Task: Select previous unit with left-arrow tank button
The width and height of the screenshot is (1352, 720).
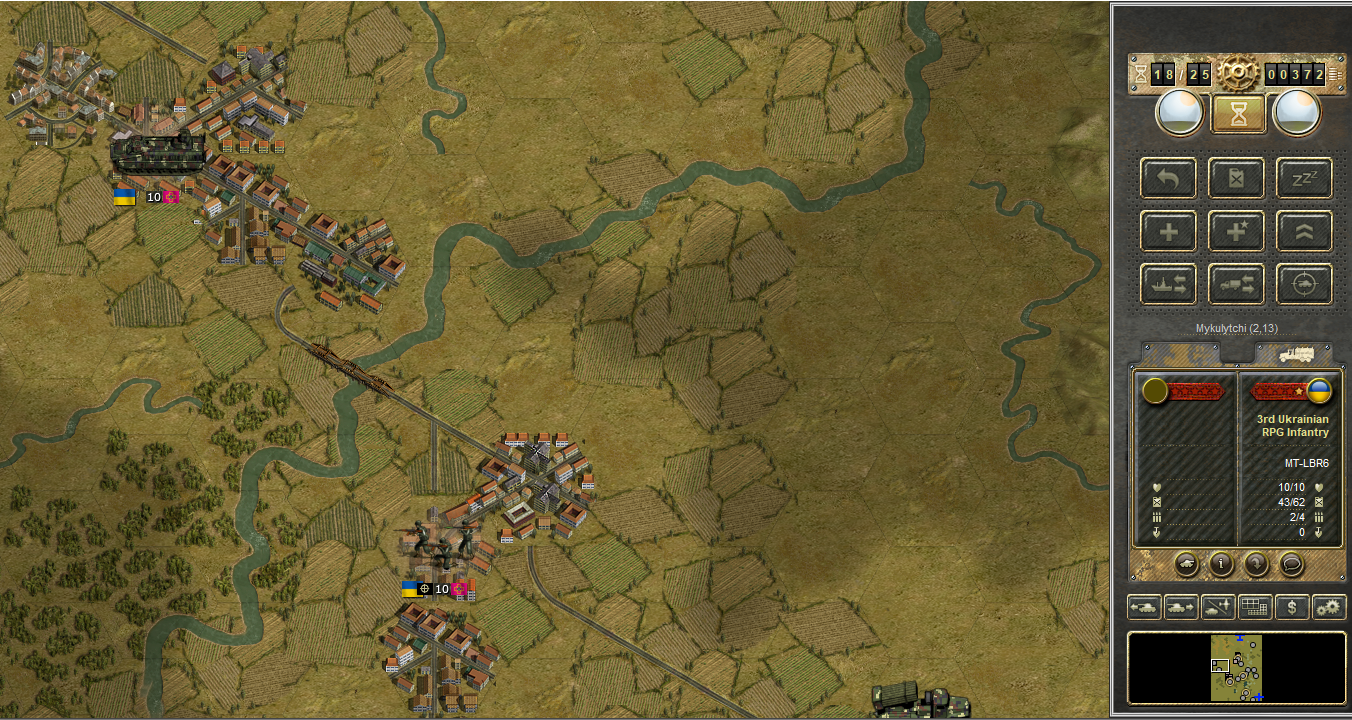Action: 1144,606
